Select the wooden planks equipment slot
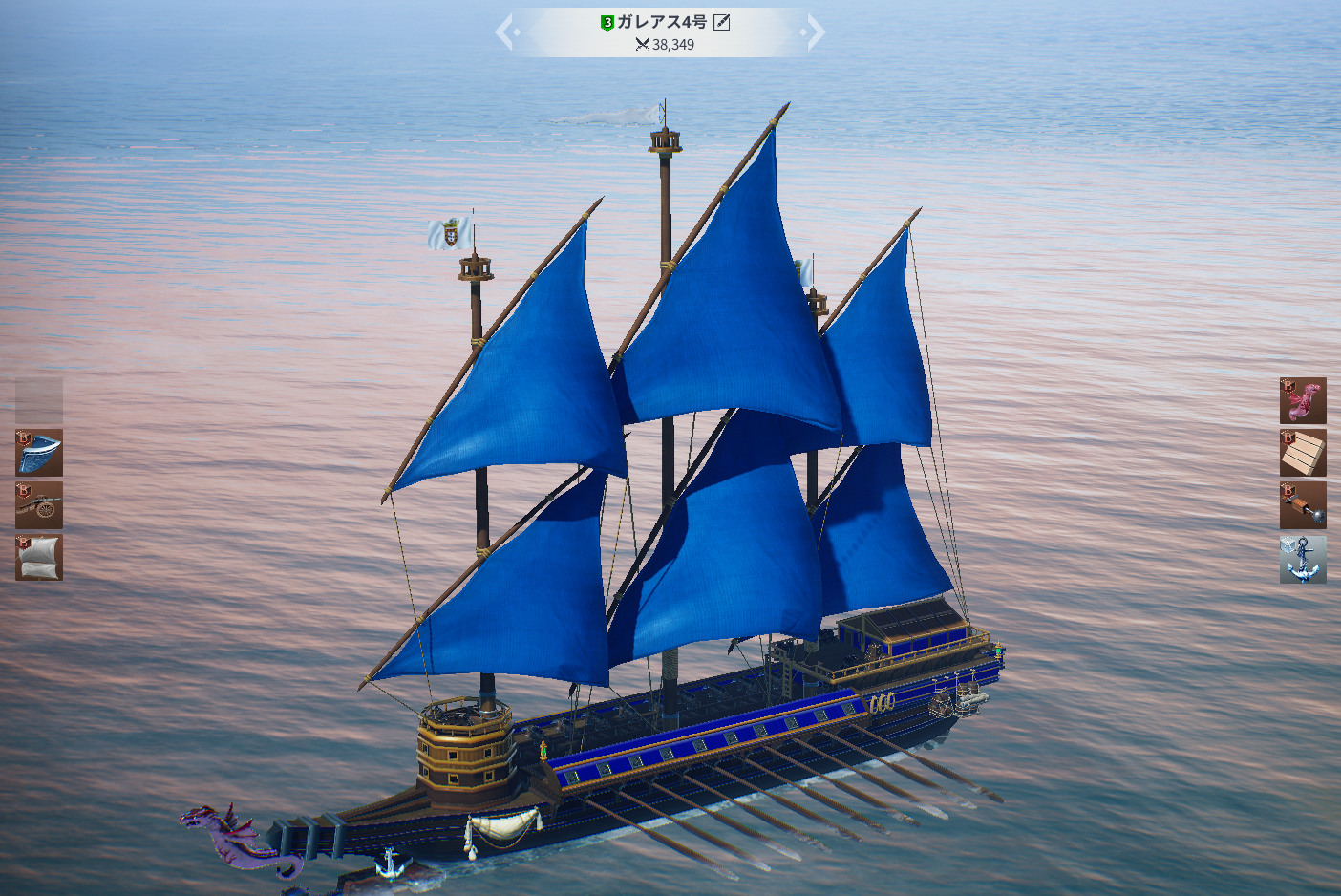 click(x=1303, y=453)
